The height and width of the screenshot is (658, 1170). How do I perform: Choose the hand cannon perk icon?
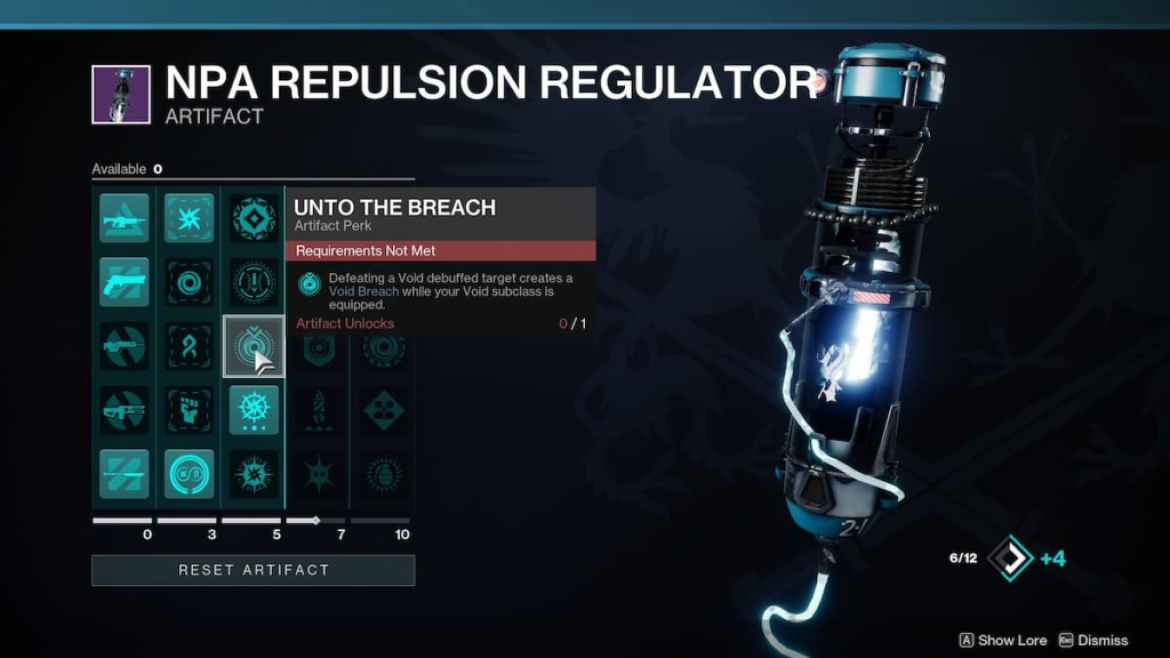click(124, 282)
